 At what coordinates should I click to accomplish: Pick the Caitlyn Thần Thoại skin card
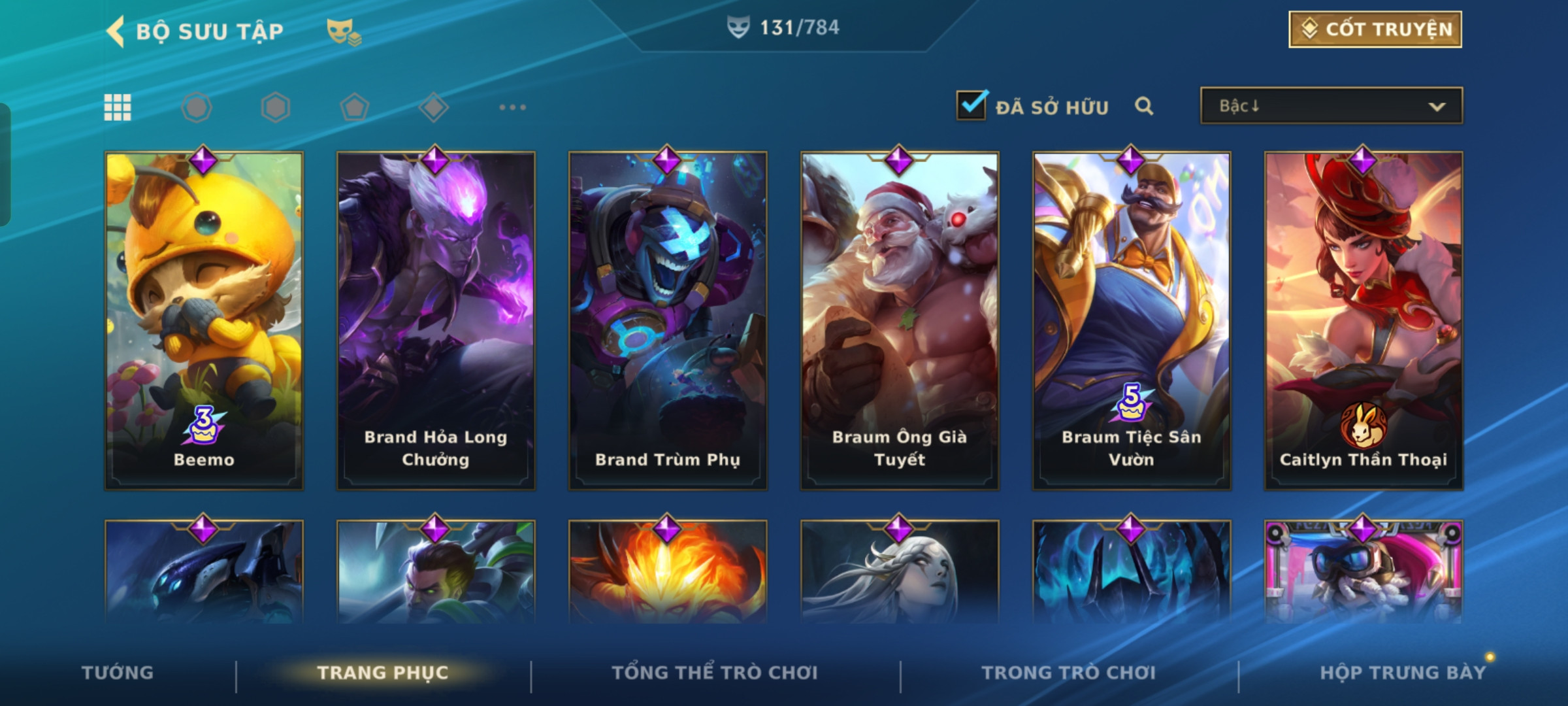tap(1364, 320)
